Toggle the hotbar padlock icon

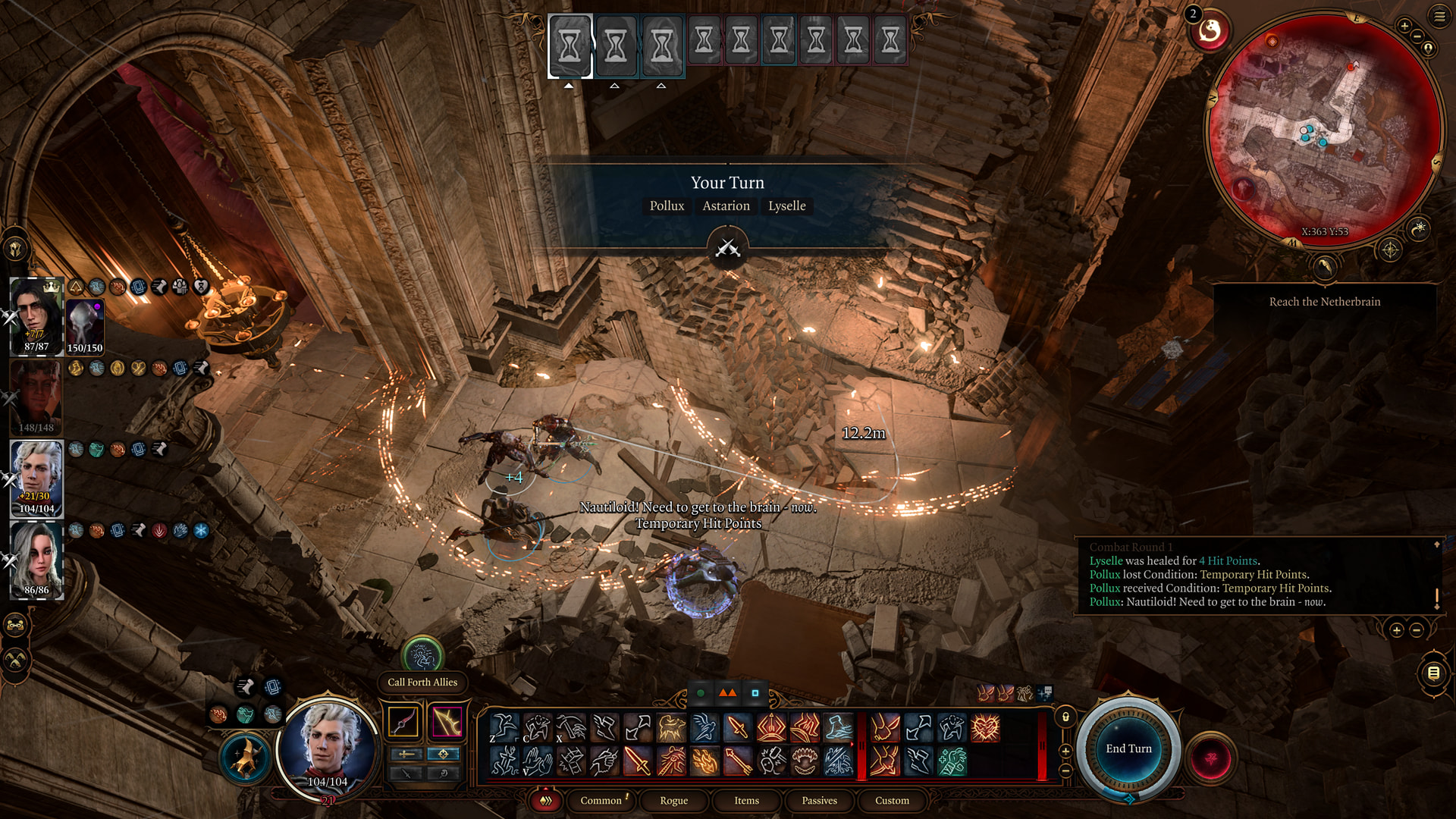coord(1065,717)
